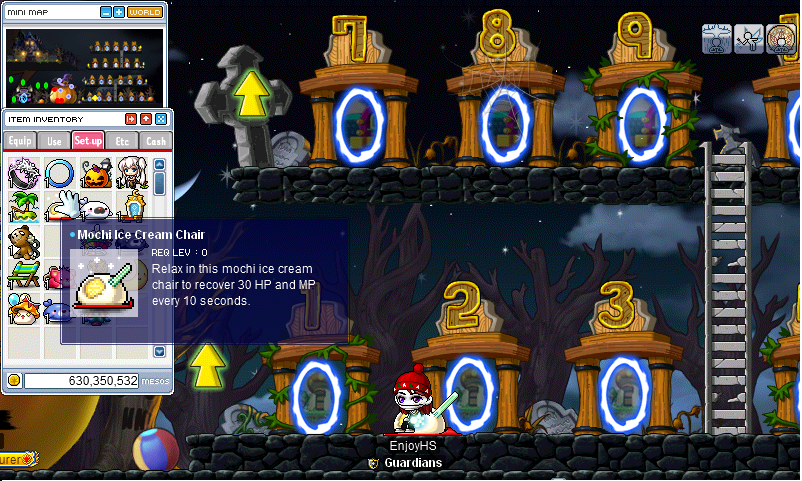The width and height of the screenshot is (802, 481).
Task: Switch to the Equip inventory tab
Action: pos(21,141)
